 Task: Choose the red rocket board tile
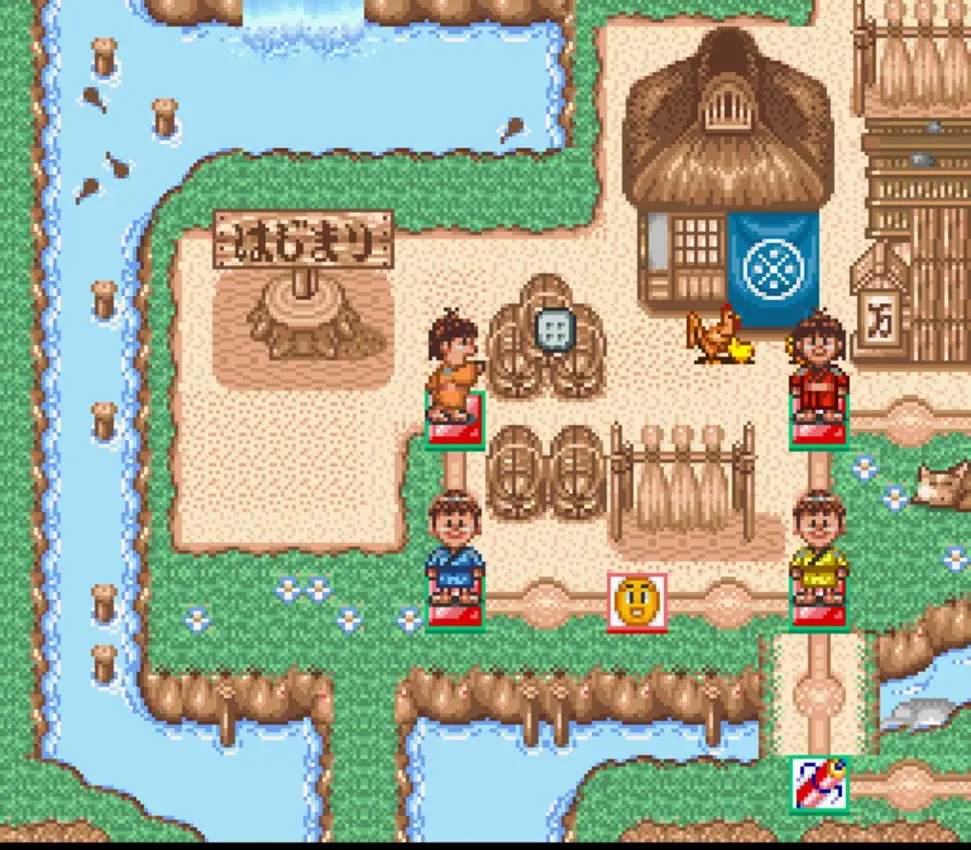819,783
